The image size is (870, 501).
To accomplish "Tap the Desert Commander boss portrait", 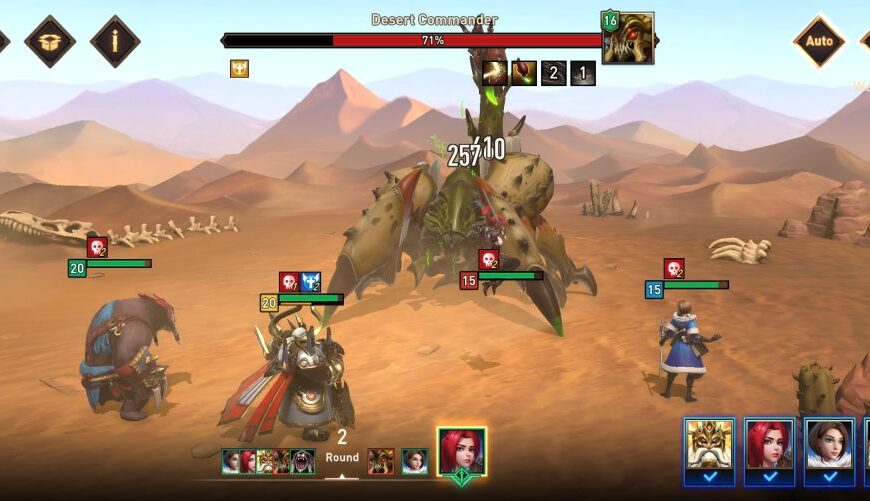I will click(x=629, y=38).
